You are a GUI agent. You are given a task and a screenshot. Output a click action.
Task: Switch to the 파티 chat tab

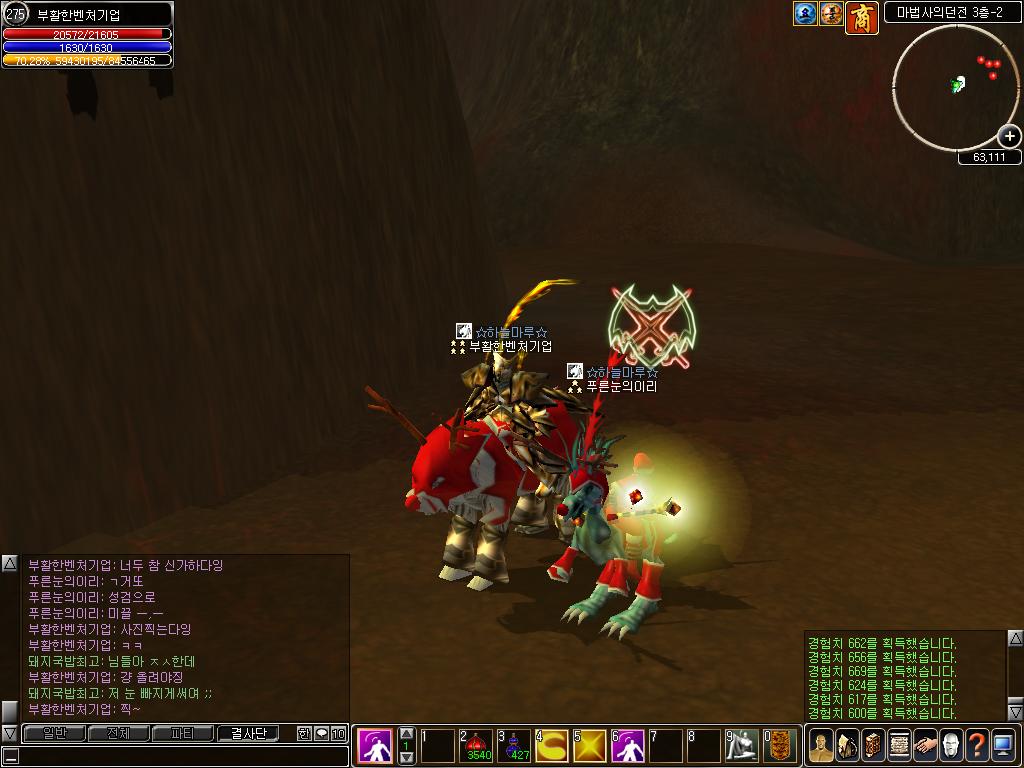pyautogui.click(x=182, y=734)
